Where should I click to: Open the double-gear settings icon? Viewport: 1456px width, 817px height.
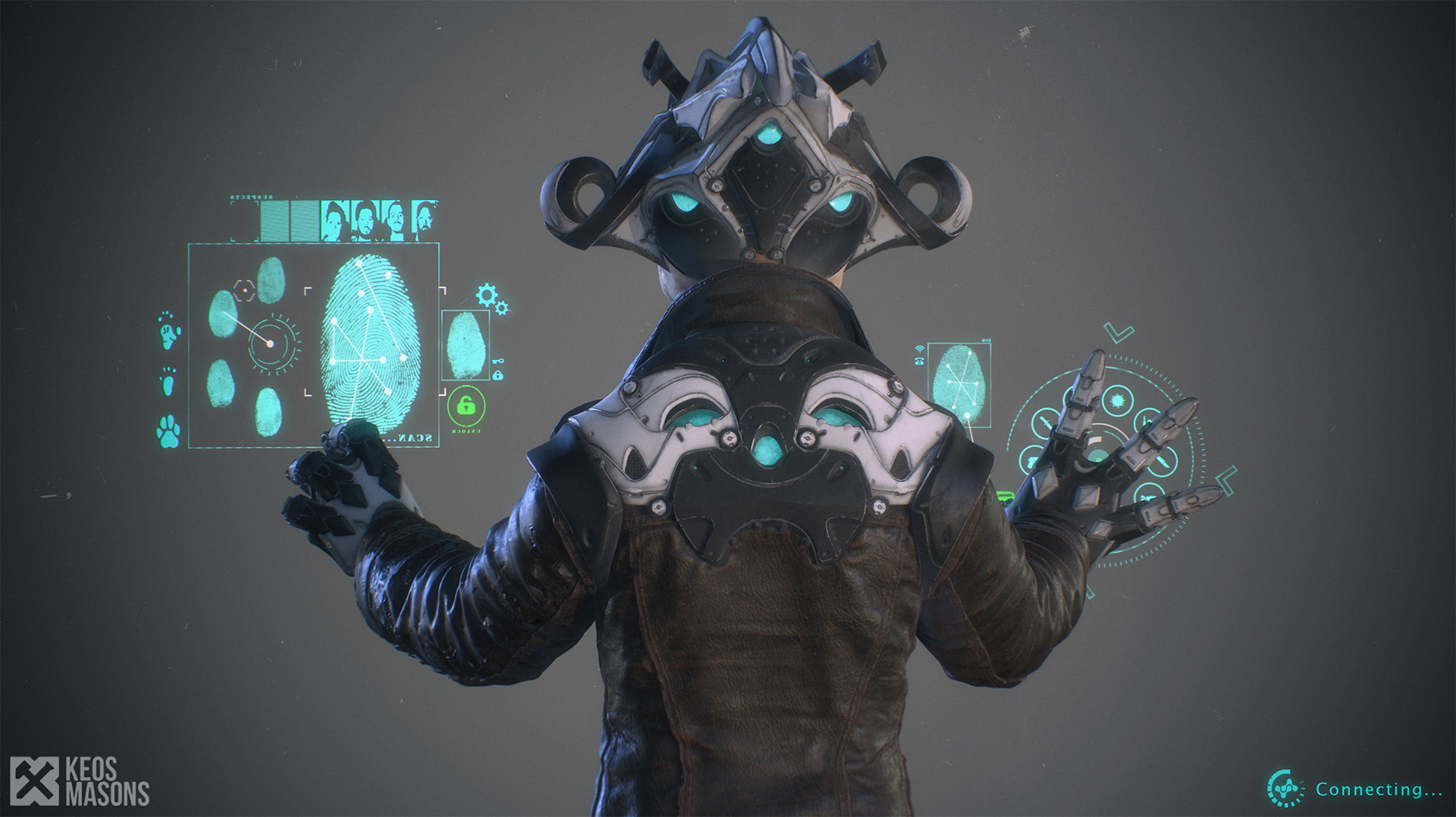[x=491, y=298]
